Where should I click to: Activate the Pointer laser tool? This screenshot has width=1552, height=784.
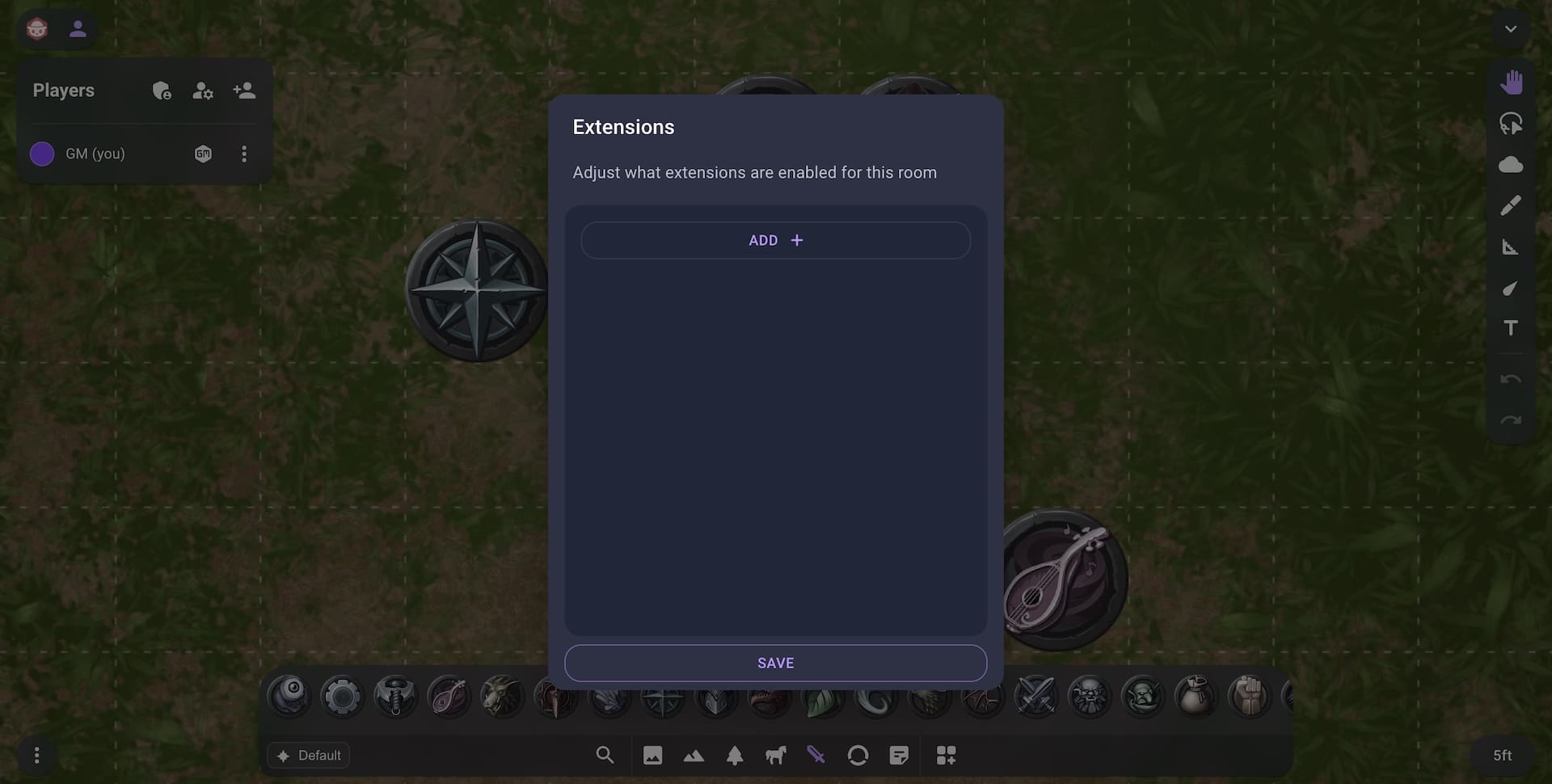point(1512,289)
